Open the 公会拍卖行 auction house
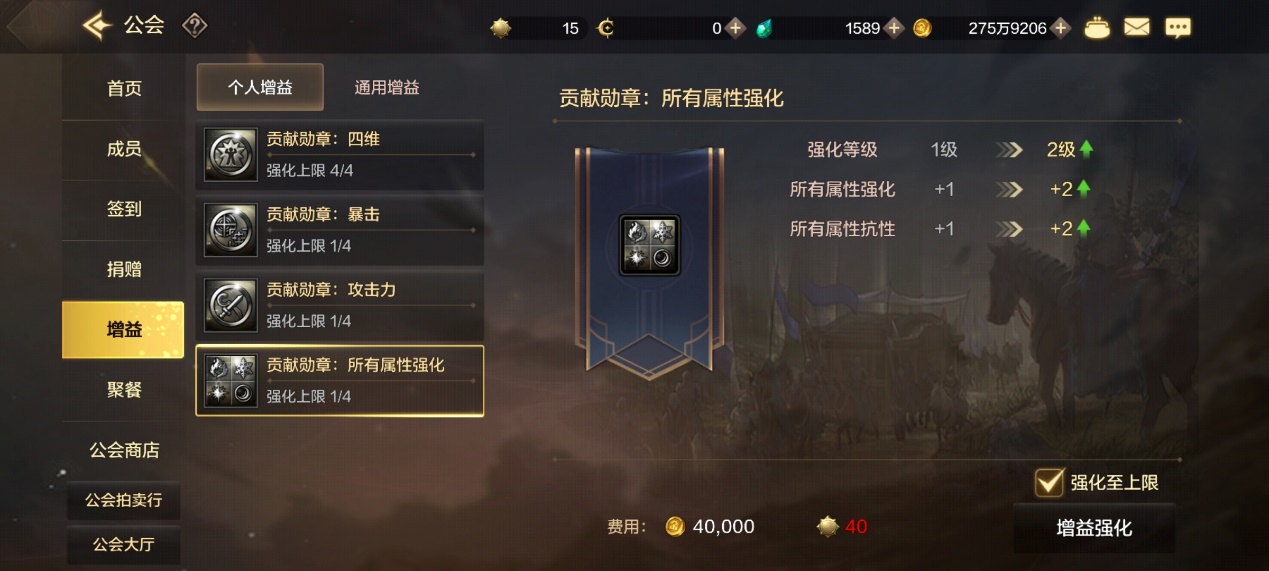The height and width of the screenshot is (571, 1269). pyautogui.click(x=124, y=500)
